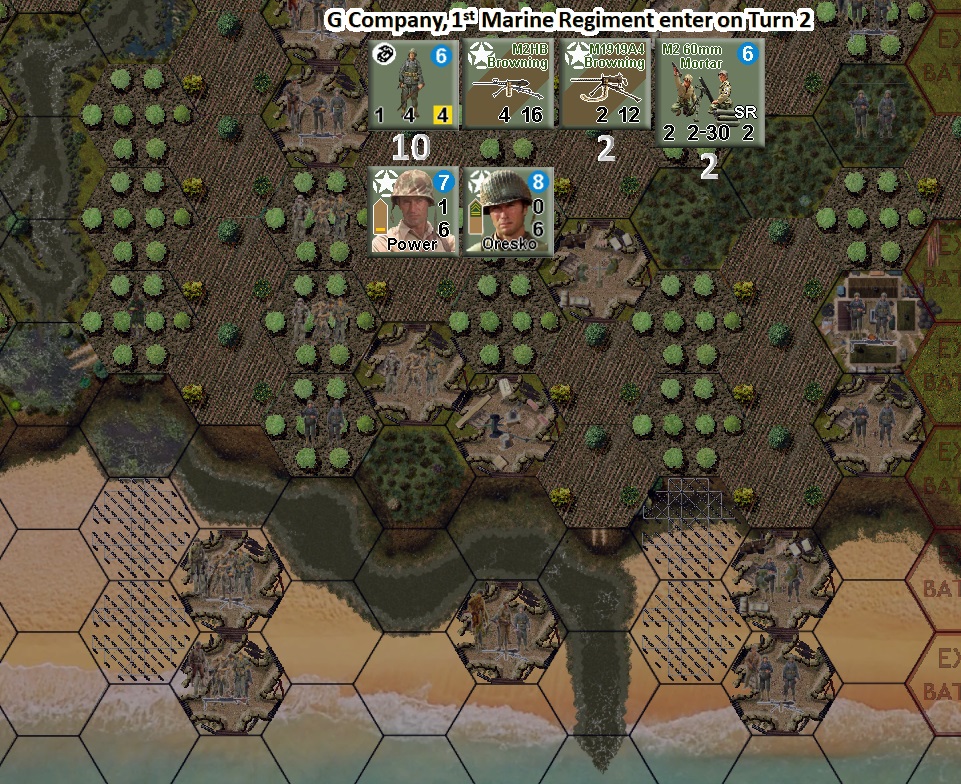Choose the Oresko leader counter

[509, 211]
